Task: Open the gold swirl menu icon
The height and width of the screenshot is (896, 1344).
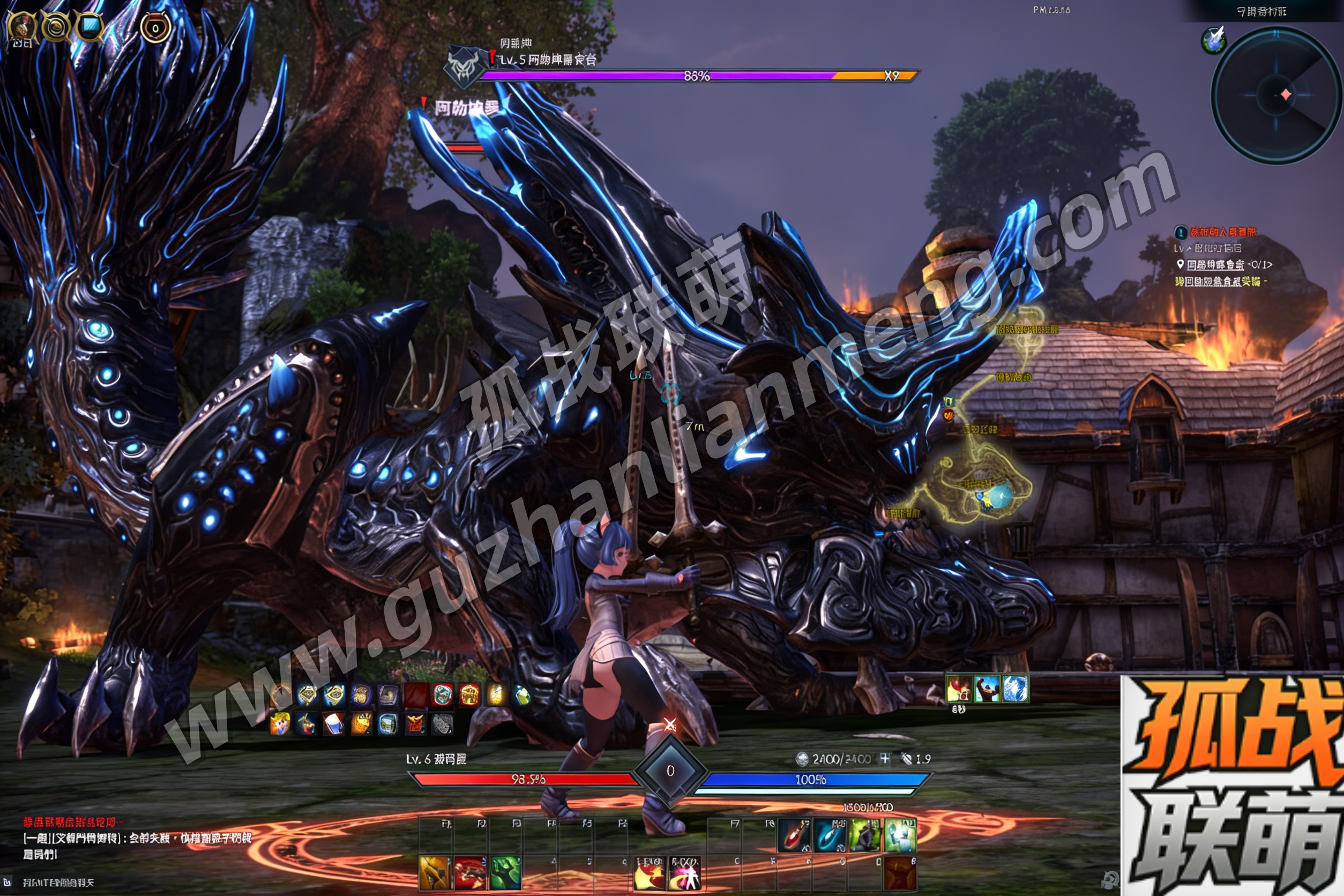Action: [56, 26]
